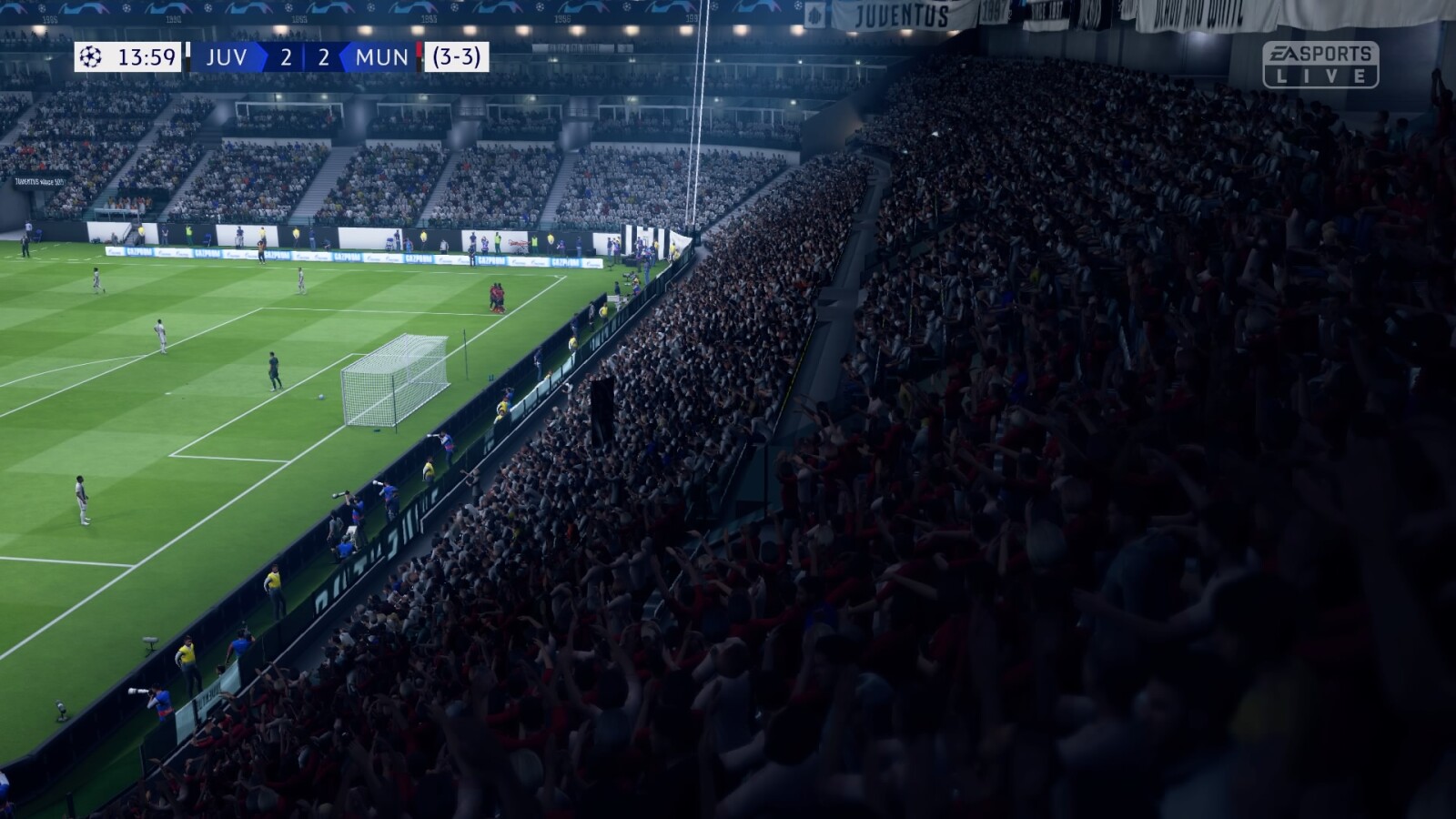
Task: Click the red card marker beside MUN
Action: 420,57
